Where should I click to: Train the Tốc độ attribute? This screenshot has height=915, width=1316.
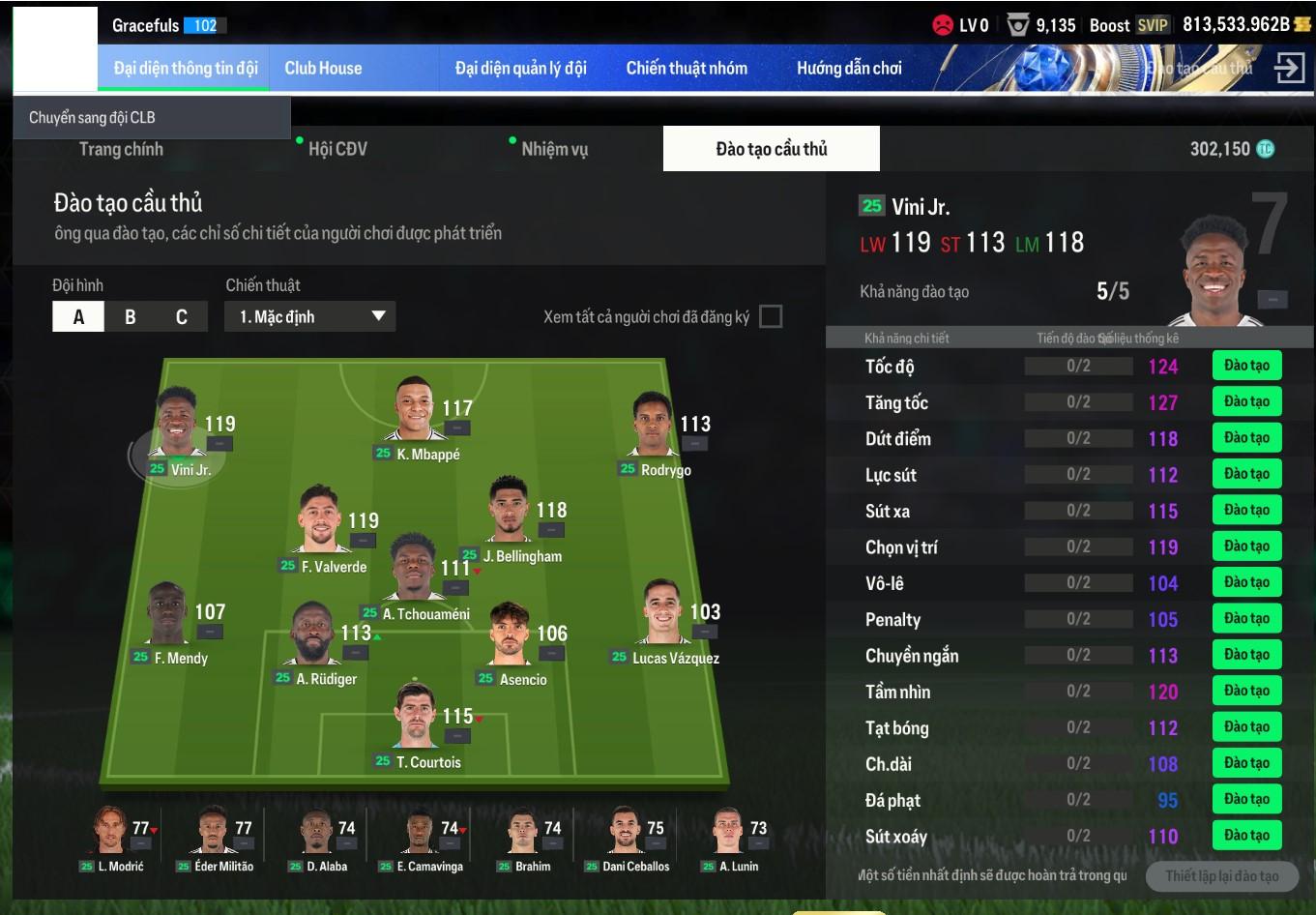pyautogui.click(x=1246, y=366)
